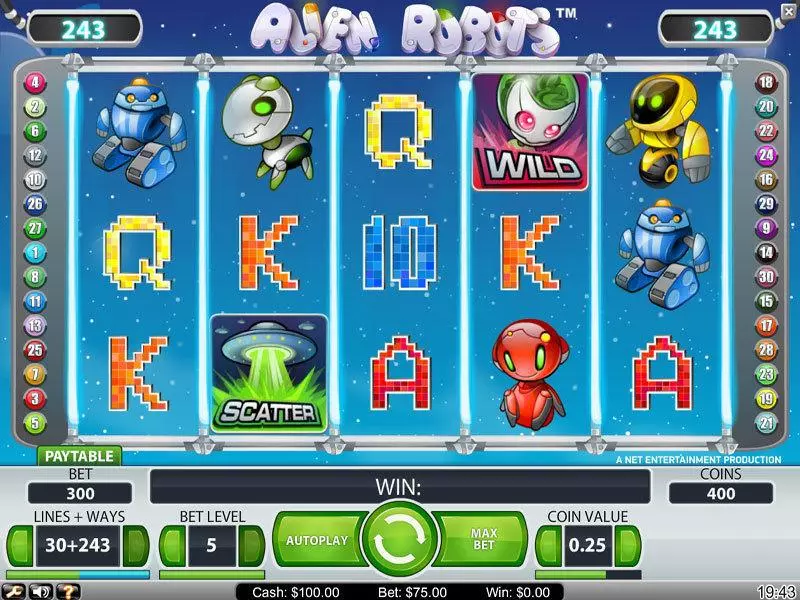
Task: Select payline number 4 marker
Action: click(x=36, y=83)
